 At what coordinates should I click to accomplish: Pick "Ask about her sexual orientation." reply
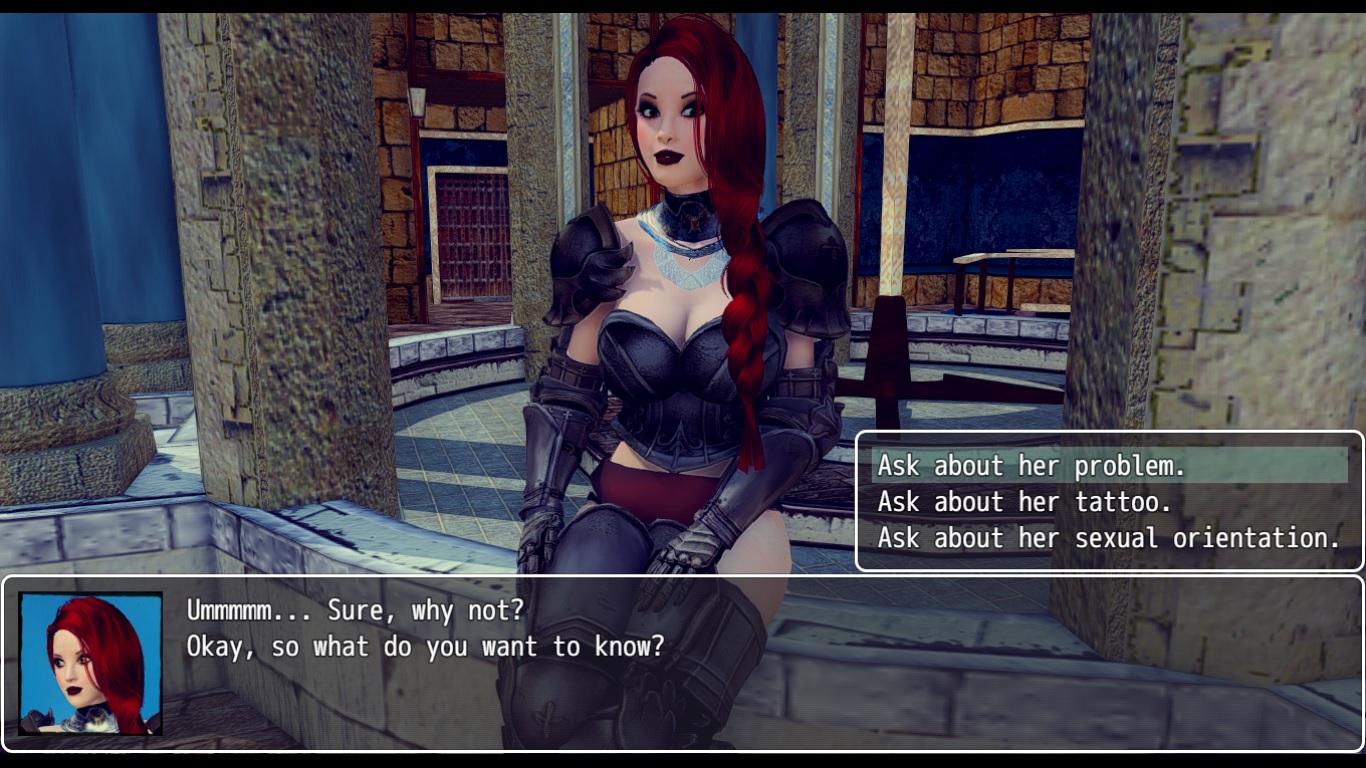[x=1108, y=538]
